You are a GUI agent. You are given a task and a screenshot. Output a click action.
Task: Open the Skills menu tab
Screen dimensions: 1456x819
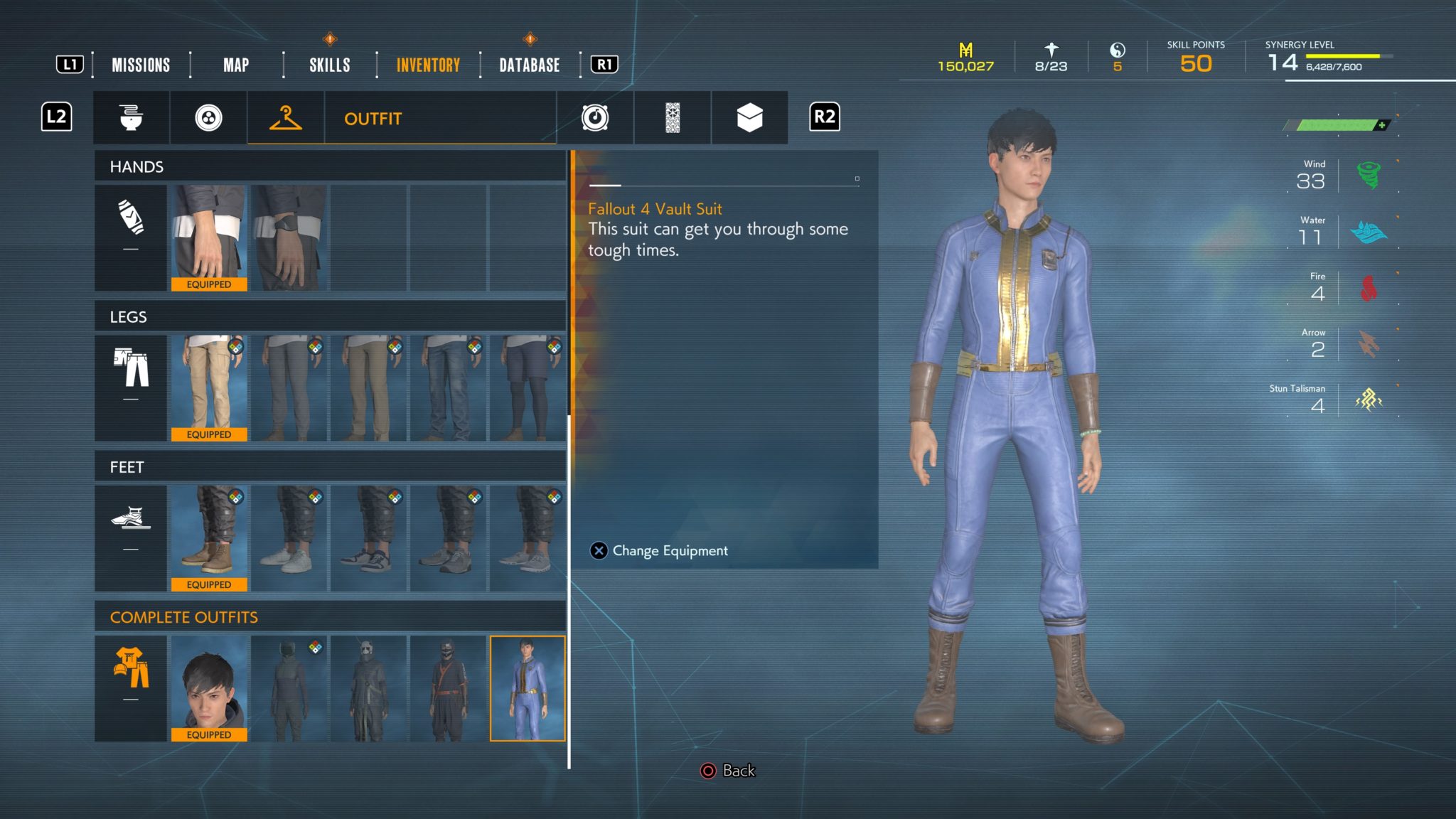pyautogui.click(x=329, y=65)
